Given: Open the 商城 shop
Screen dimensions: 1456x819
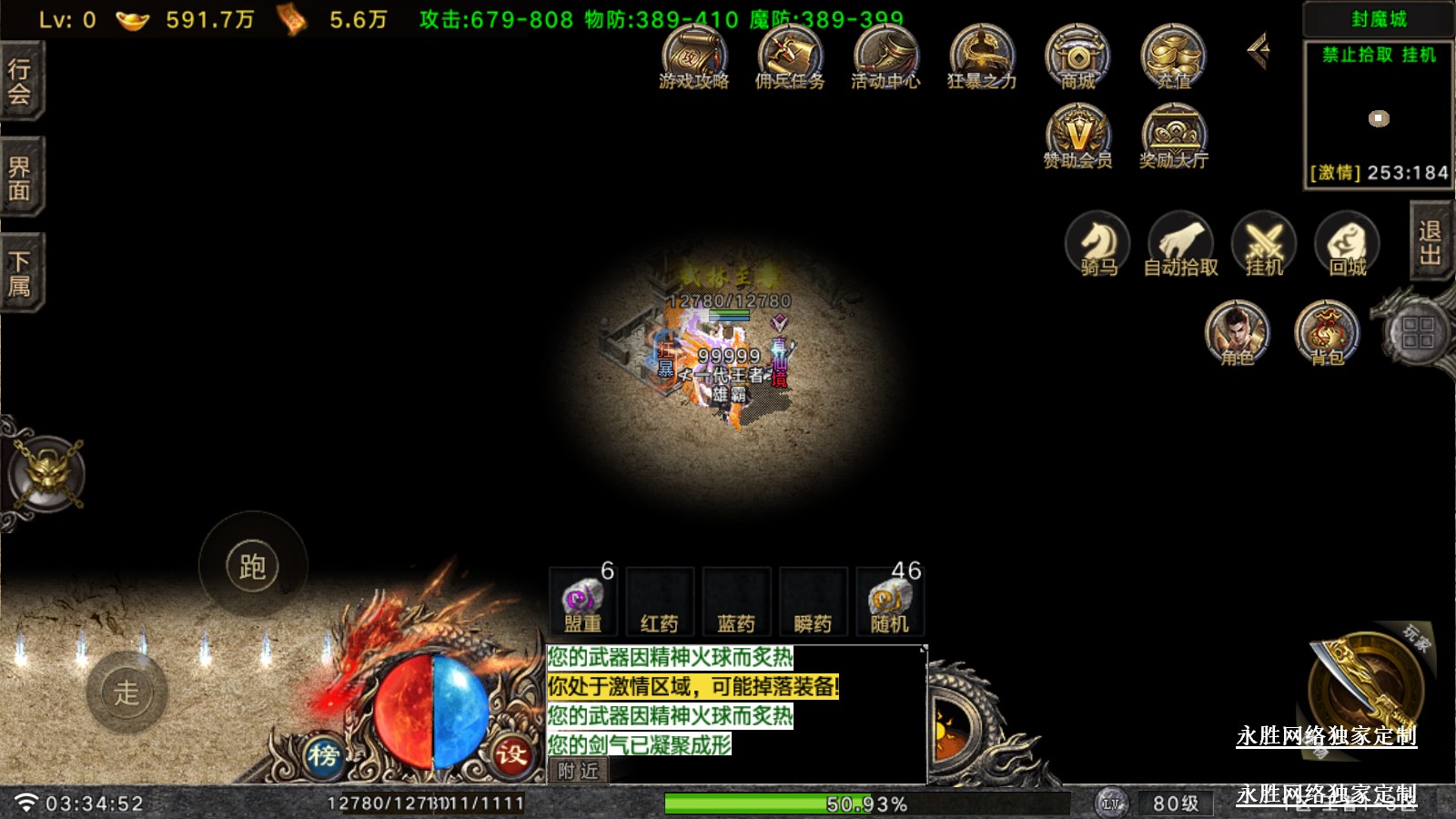Looking at the screenshot, I should pyautogui.click(x=1077, y=56).
